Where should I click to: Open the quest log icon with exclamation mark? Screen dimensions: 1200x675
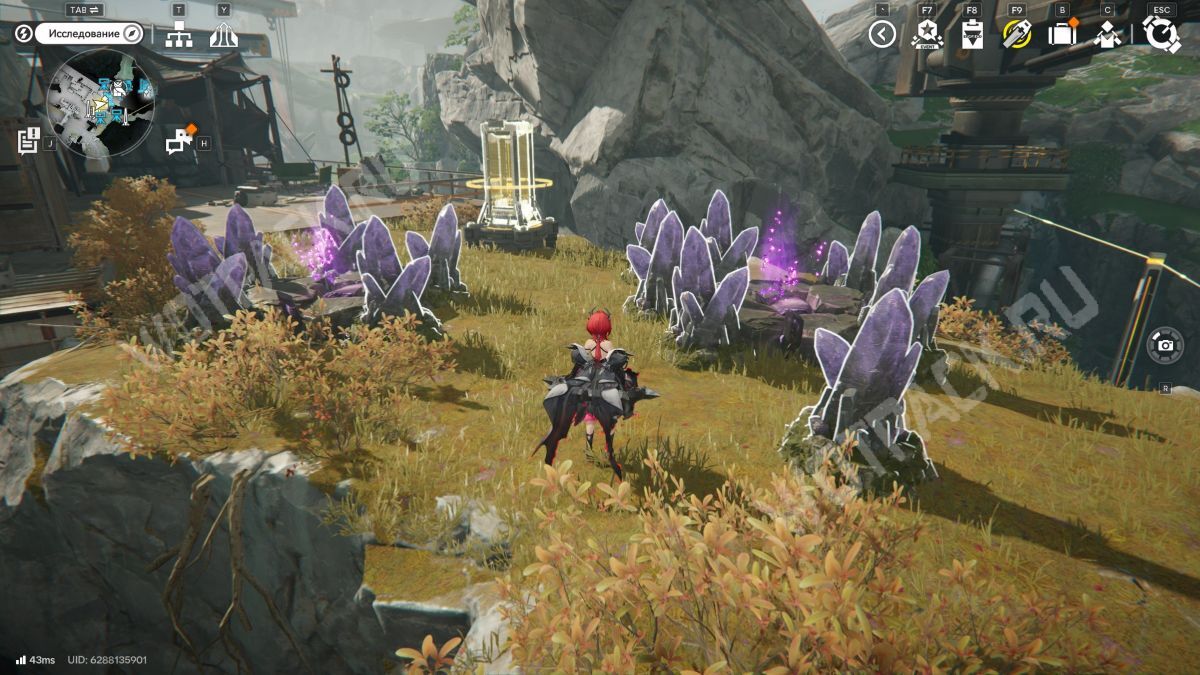coord(28,140)
